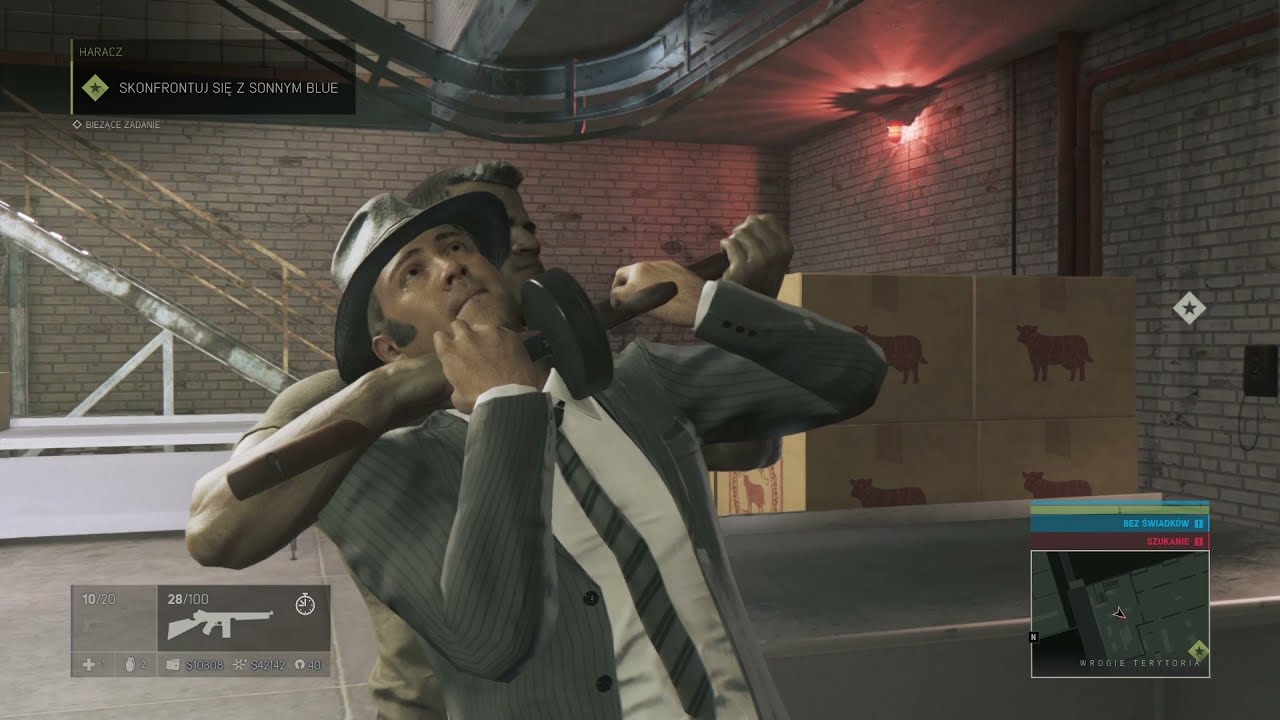Screen dimensions: 1280x720
Task: Click the north 'N' compass marker on the minimap
Action: pos(1032,635)
